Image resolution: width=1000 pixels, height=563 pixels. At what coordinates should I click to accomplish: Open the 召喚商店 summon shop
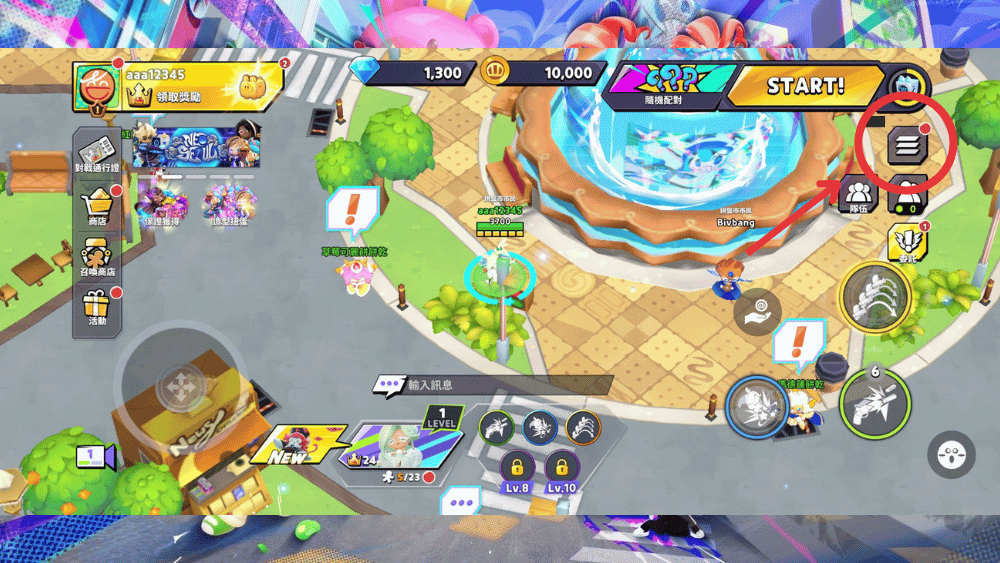(97, 260)
